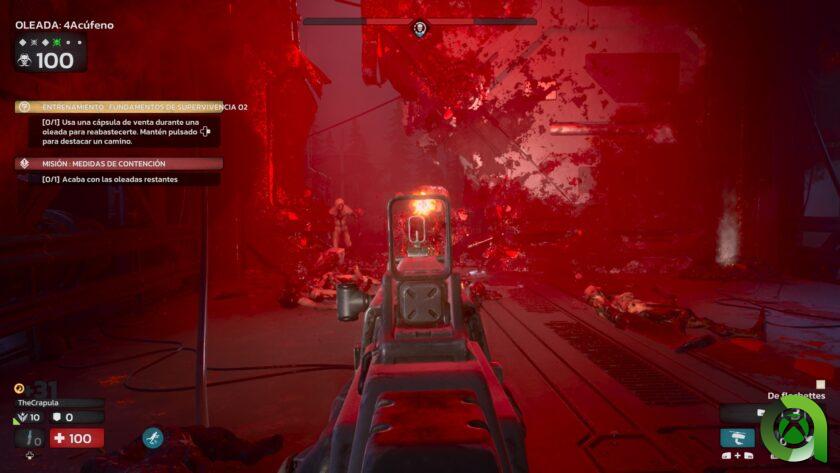
Task: Activate the teal sprinting-figure ability icon
Action: pyautogui.click(x=153, y=437)
